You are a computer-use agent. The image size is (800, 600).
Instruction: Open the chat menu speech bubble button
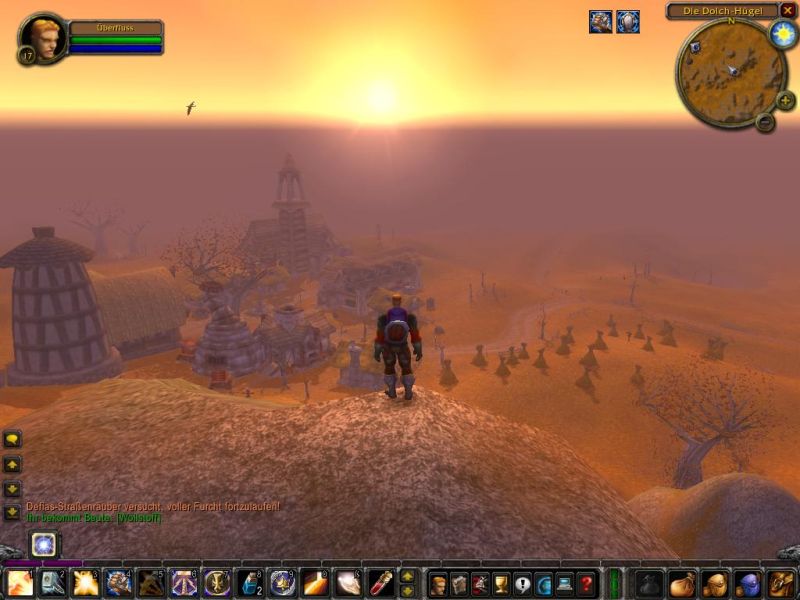pos(12,439)
